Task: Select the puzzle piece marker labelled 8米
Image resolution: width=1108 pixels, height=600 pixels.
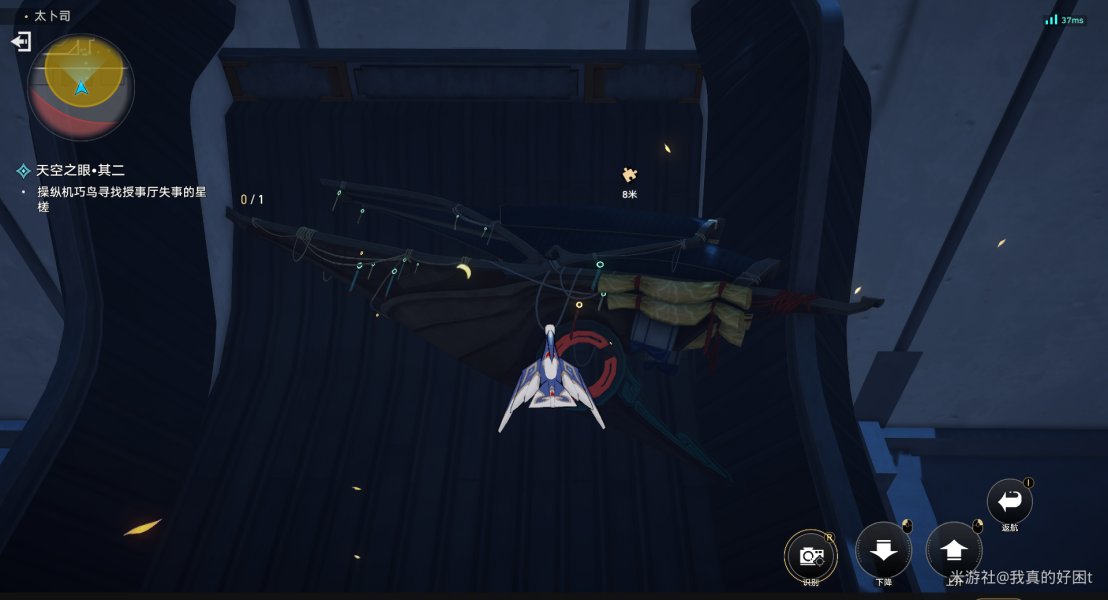Action: [629, 176]
